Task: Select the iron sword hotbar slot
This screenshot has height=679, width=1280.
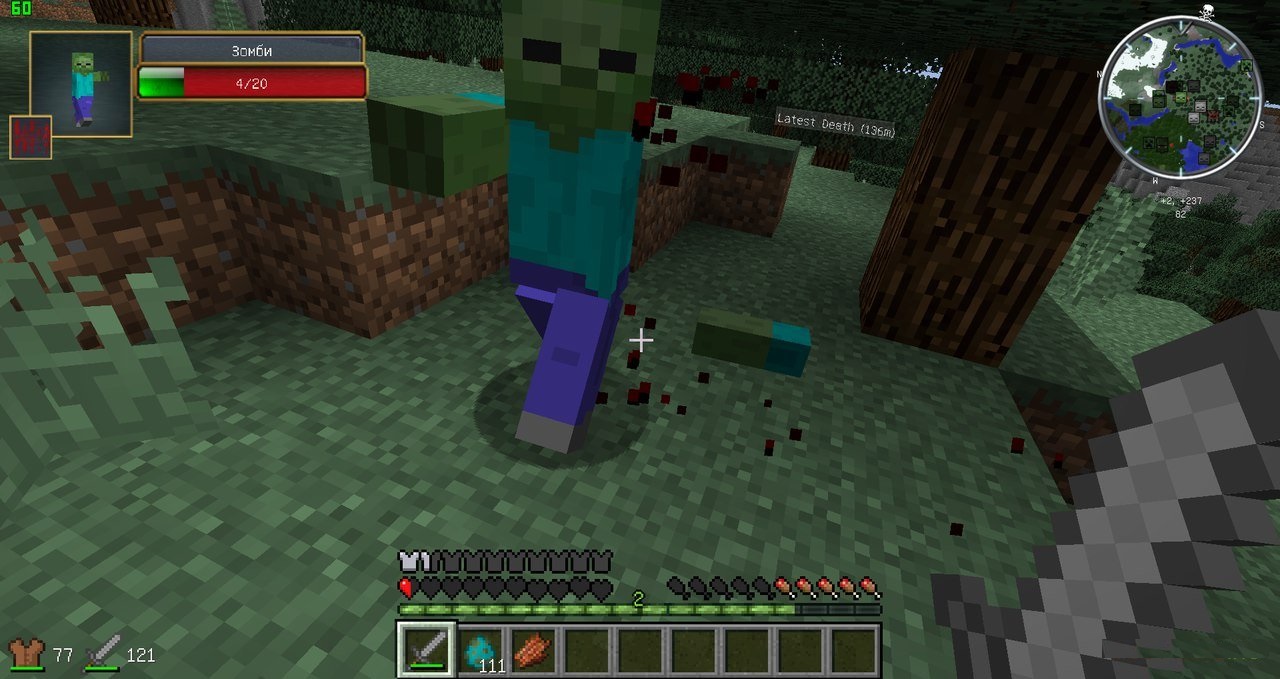Action: [x=427, y=650]
